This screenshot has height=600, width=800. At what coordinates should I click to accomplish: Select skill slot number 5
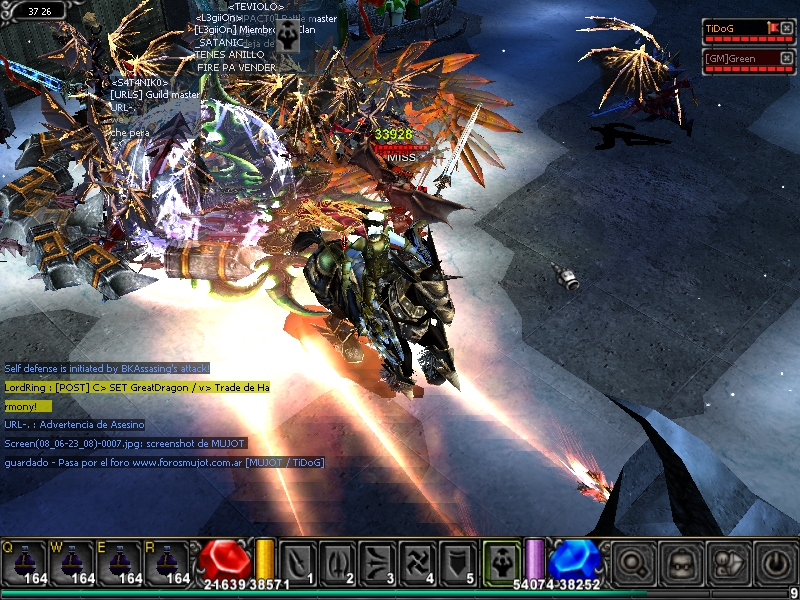click(x=458, y=562)
